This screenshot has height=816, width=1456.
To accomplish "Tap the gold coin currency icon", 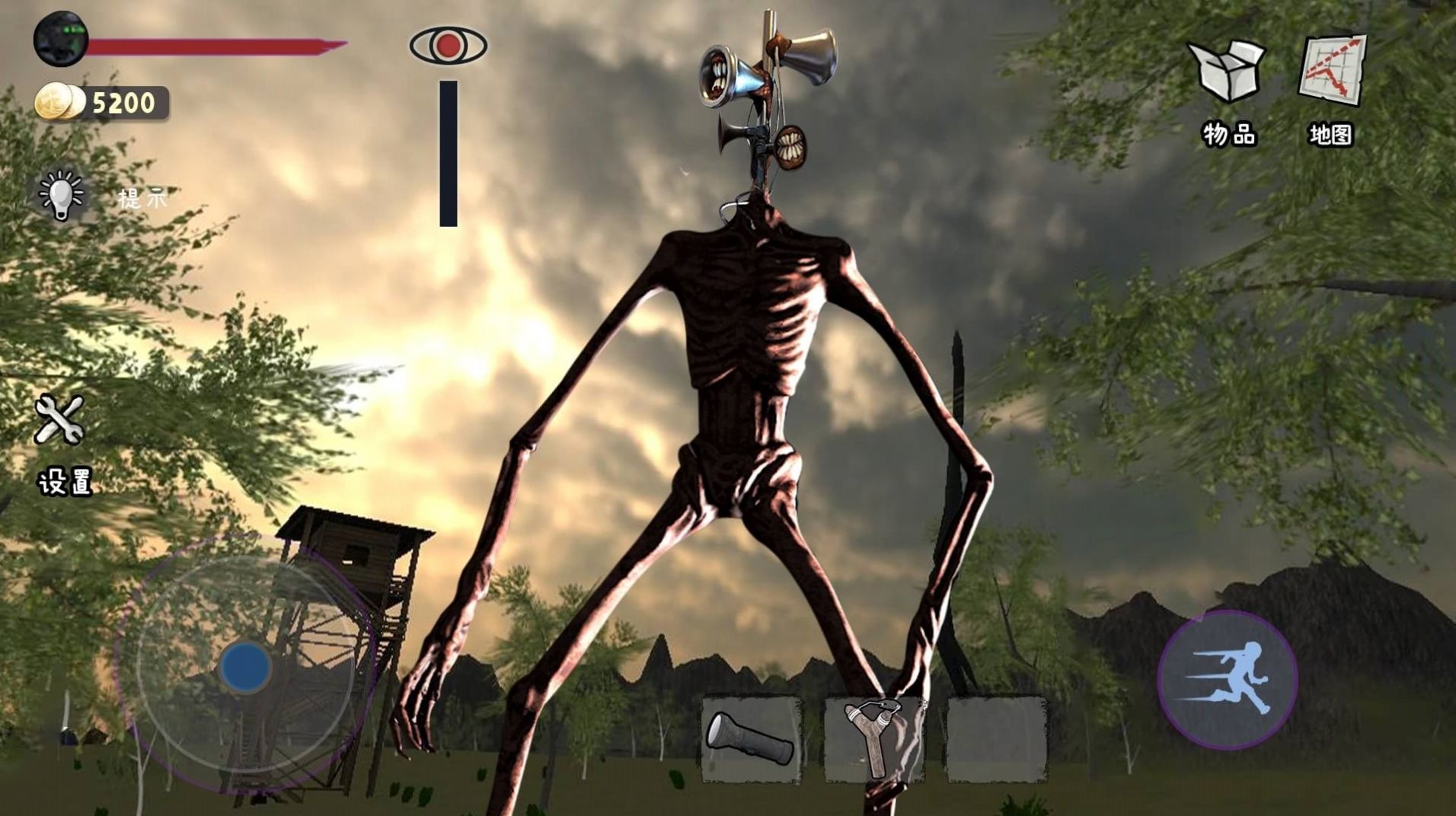I will pyautogui.click(x=59, y=102).
